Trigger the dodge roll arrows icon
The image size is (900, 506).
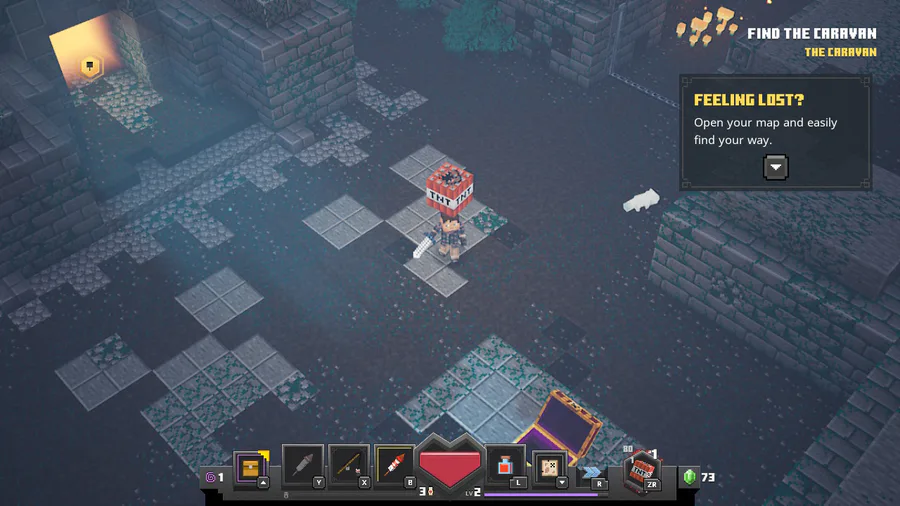click(593, 472)
